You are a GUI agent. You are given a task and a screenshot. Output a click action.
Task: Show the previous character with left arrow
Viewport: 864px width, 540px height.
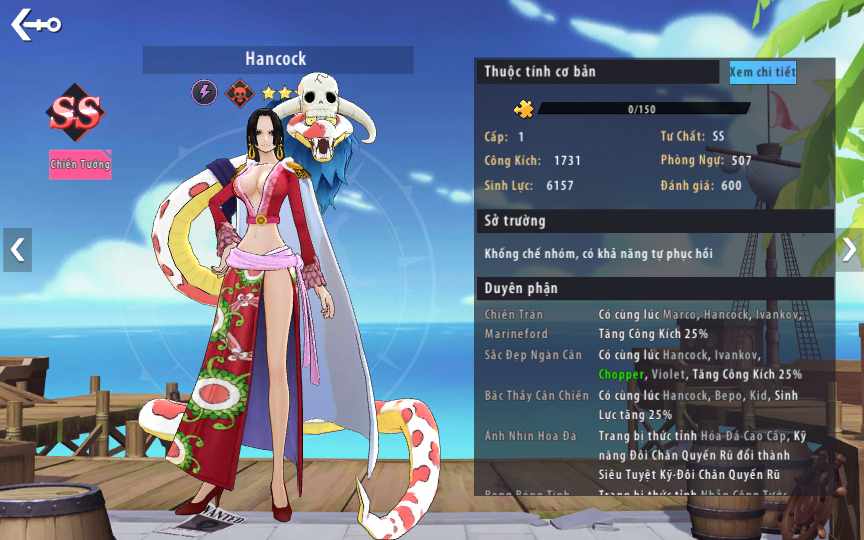(x=17, y=250)
